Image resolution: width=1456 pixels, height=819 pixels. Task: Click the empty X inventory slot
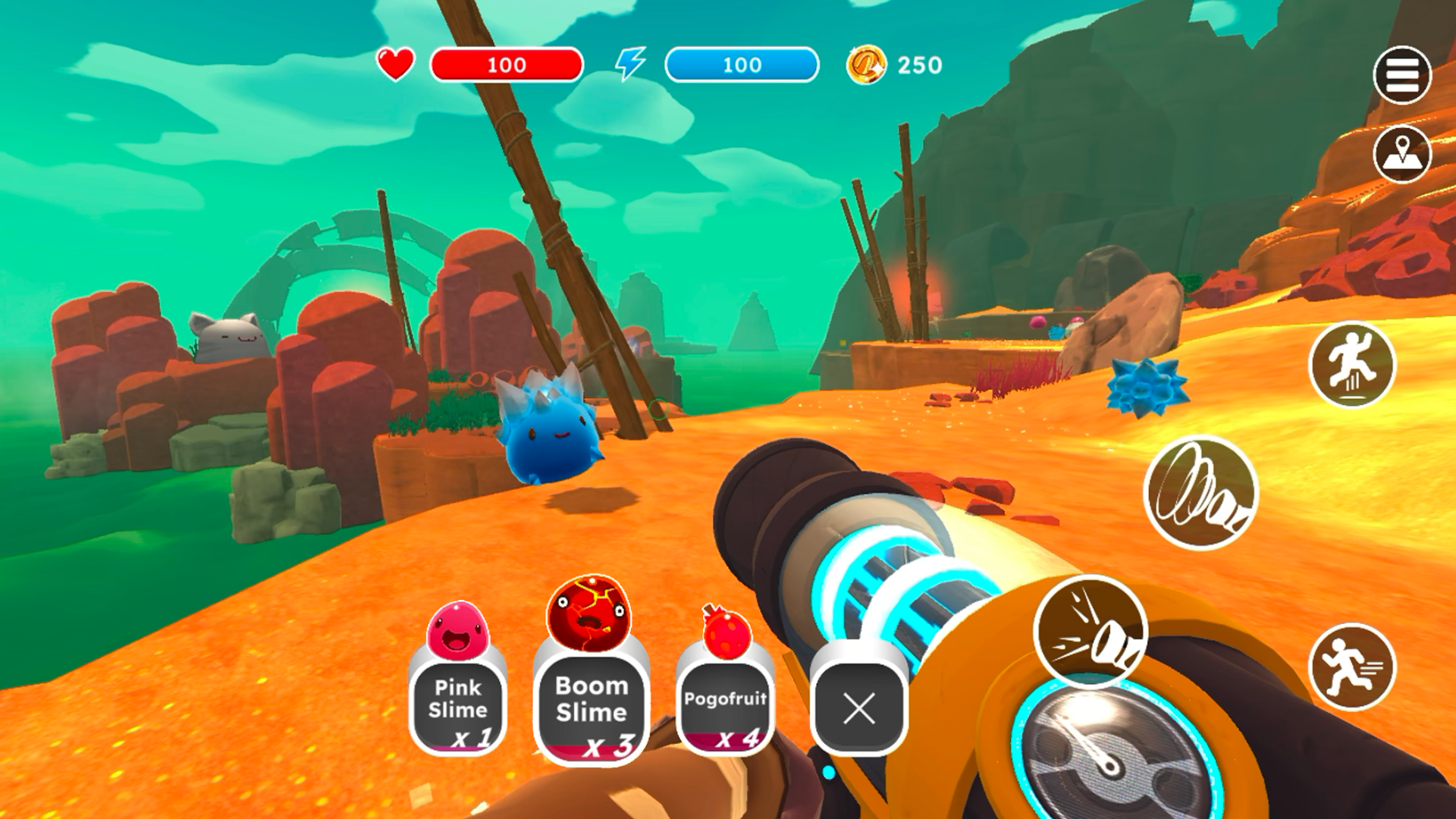point(858,708)
